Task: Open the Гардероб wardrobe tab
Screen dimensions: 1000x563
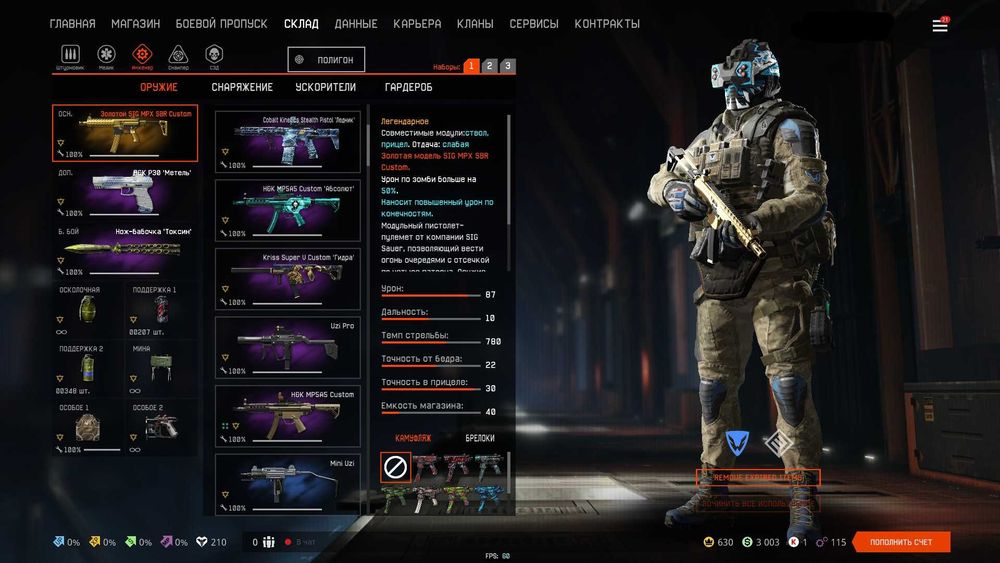Action: click(x=409, y=87)
